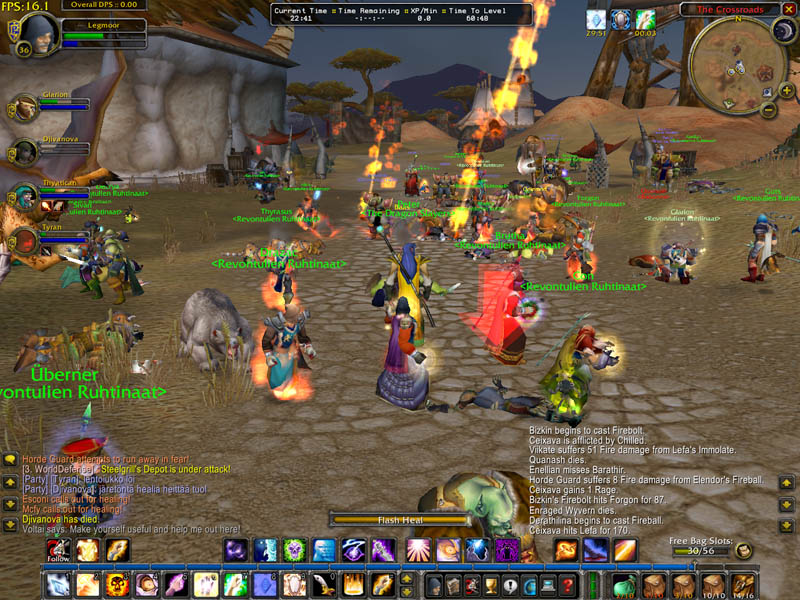The image size is (800, 600).
Task: Click the Flash Heal cast bar
Action: (x=402, y=520)
